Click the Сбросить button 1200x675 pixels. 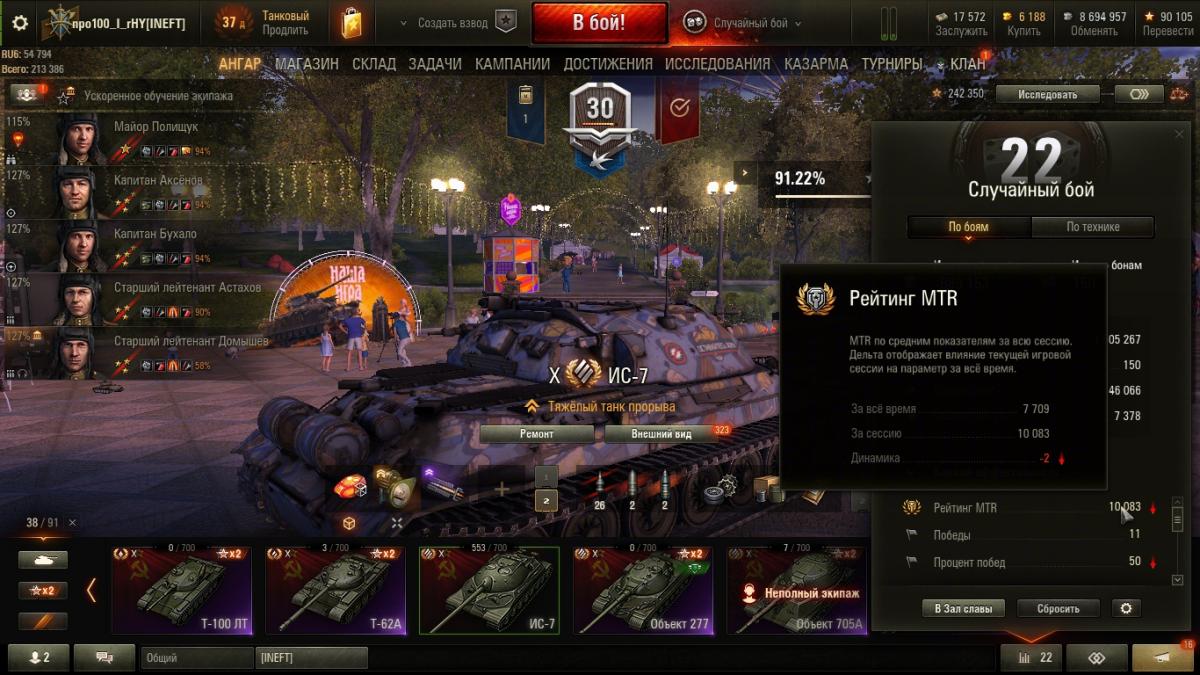click(1058, 608)
